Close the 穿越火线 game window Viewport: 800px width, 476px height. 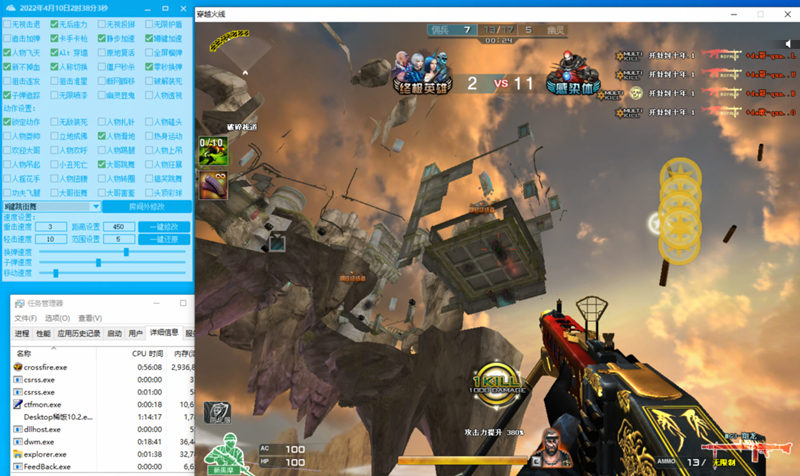tap(783, 14)
